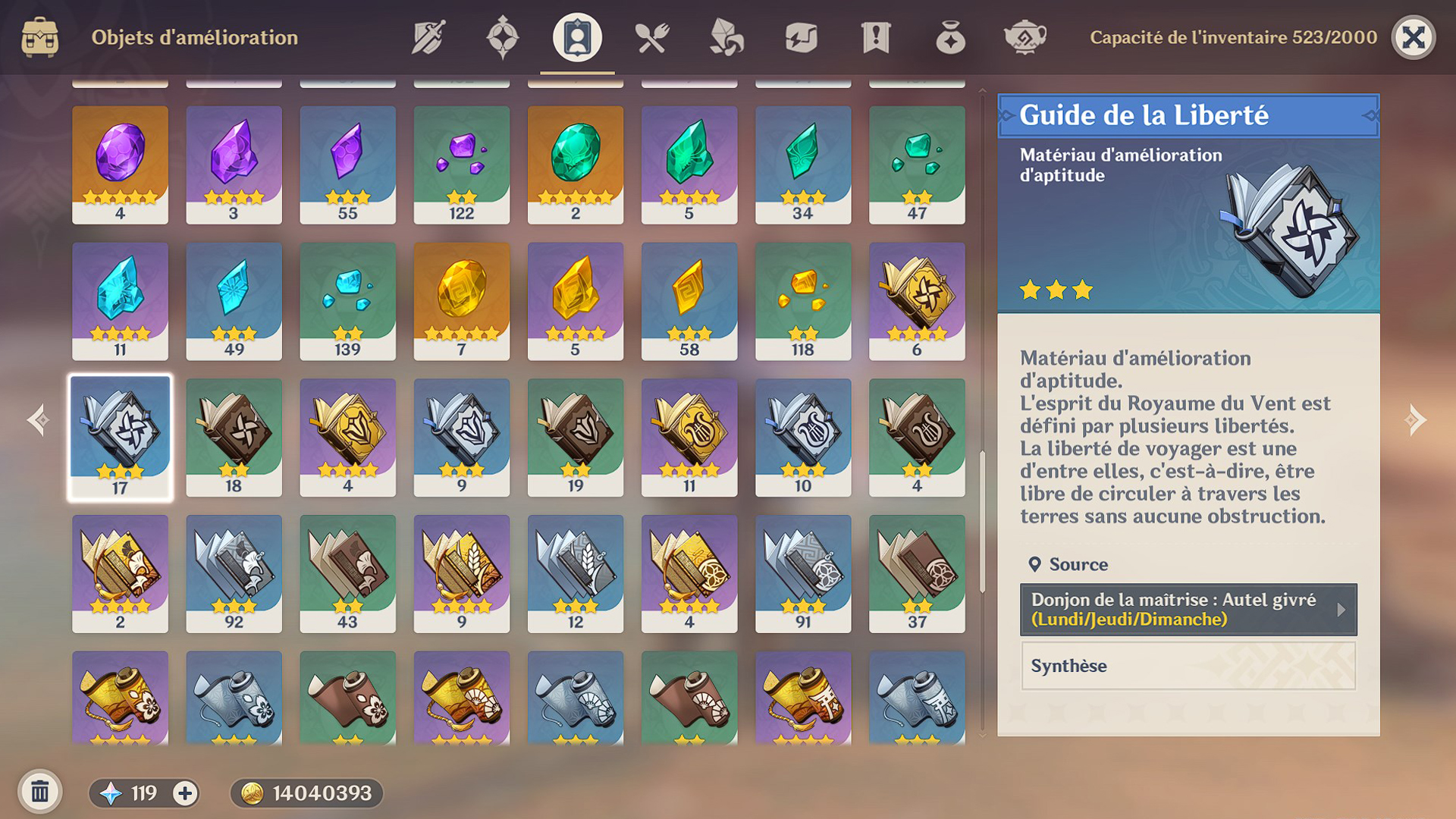Open the Materials inventory category icon
The image size is (1456, 819).
click(726, 37)
